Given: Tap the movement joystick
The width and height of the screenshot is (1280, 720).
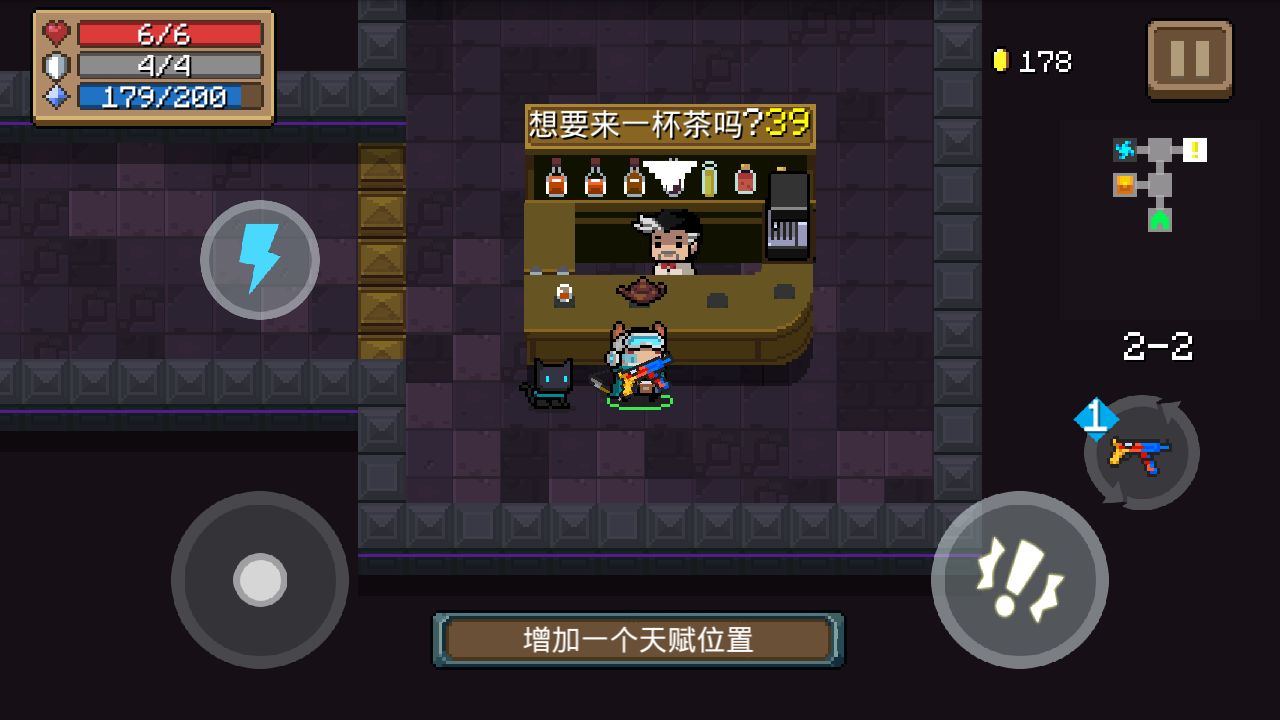Looking at the screenshot, I should (x=258, y=580).
